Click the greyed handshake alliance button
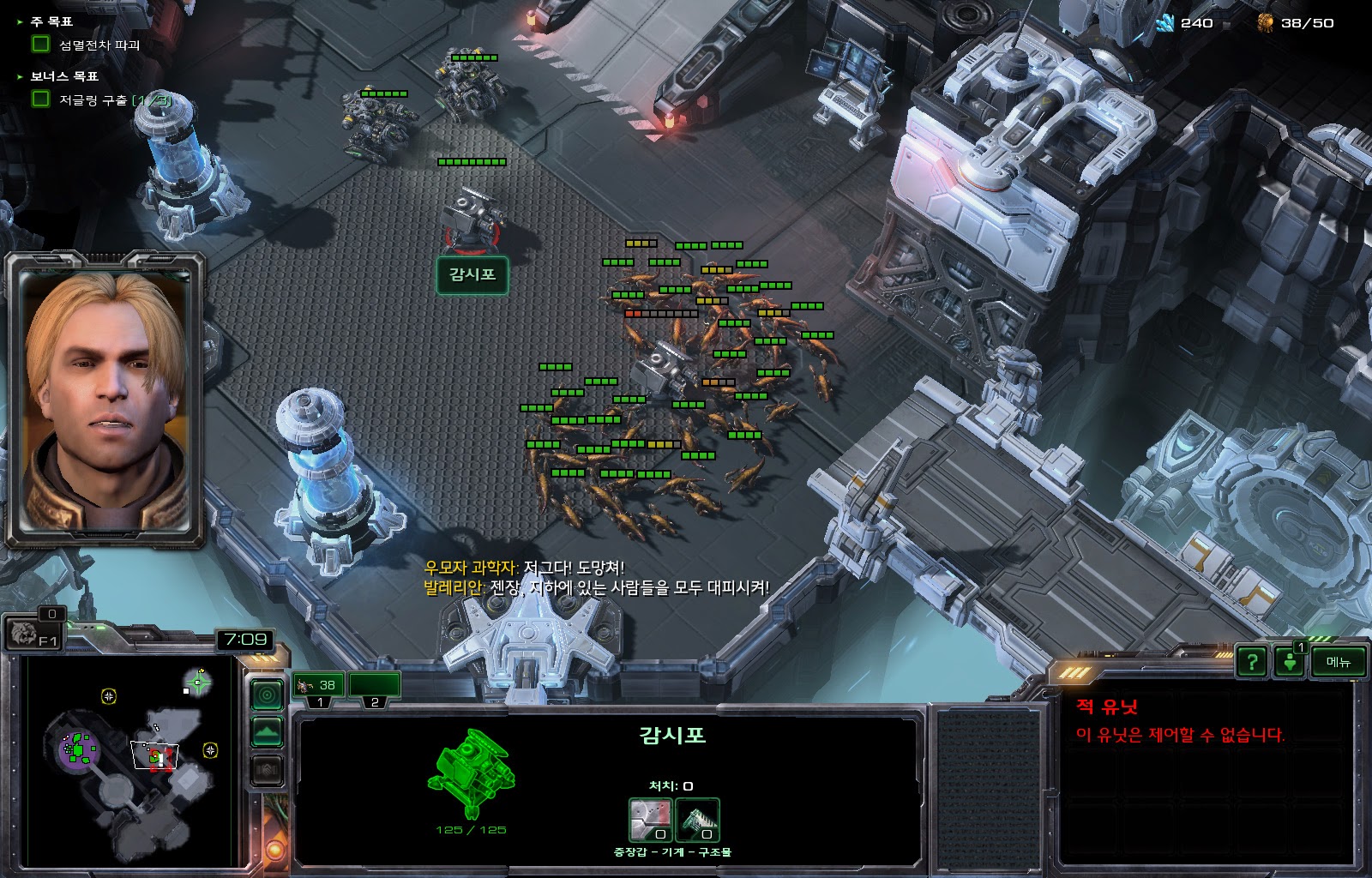This screenshot has height=878, width=1372. click(267, 770)
